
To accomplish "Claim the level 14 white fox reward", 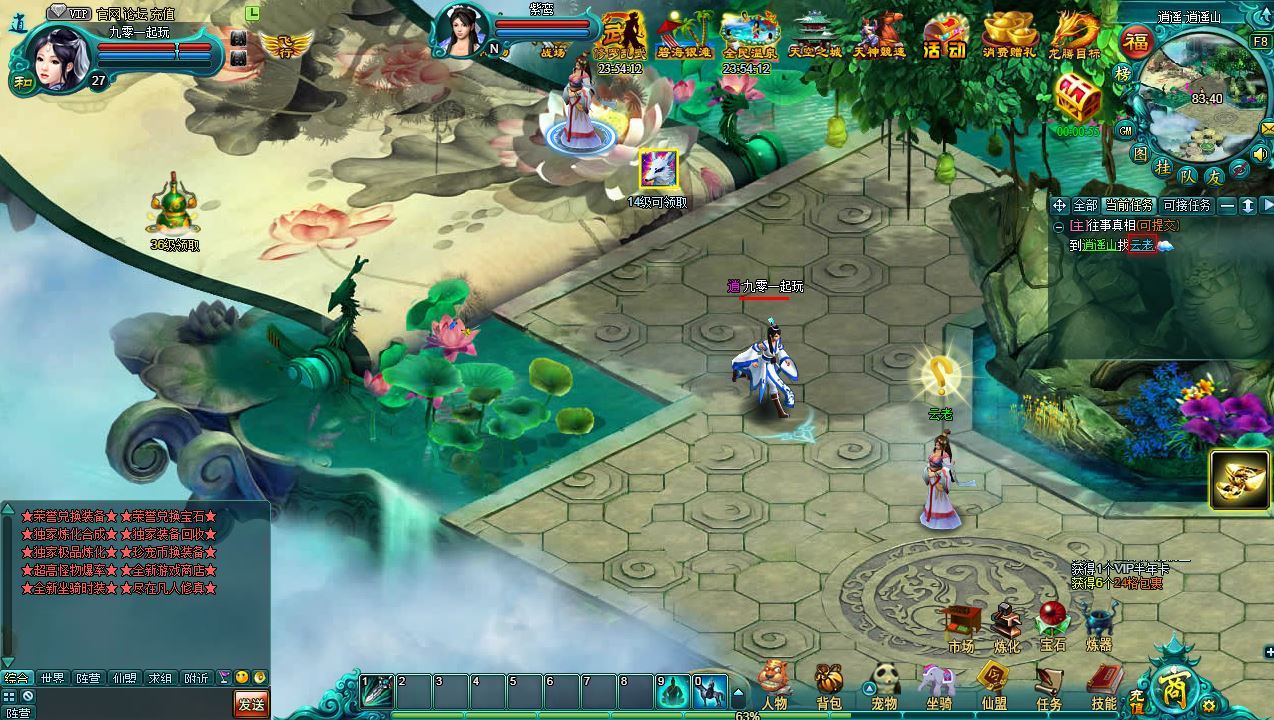I will click(x=659, y=169).
